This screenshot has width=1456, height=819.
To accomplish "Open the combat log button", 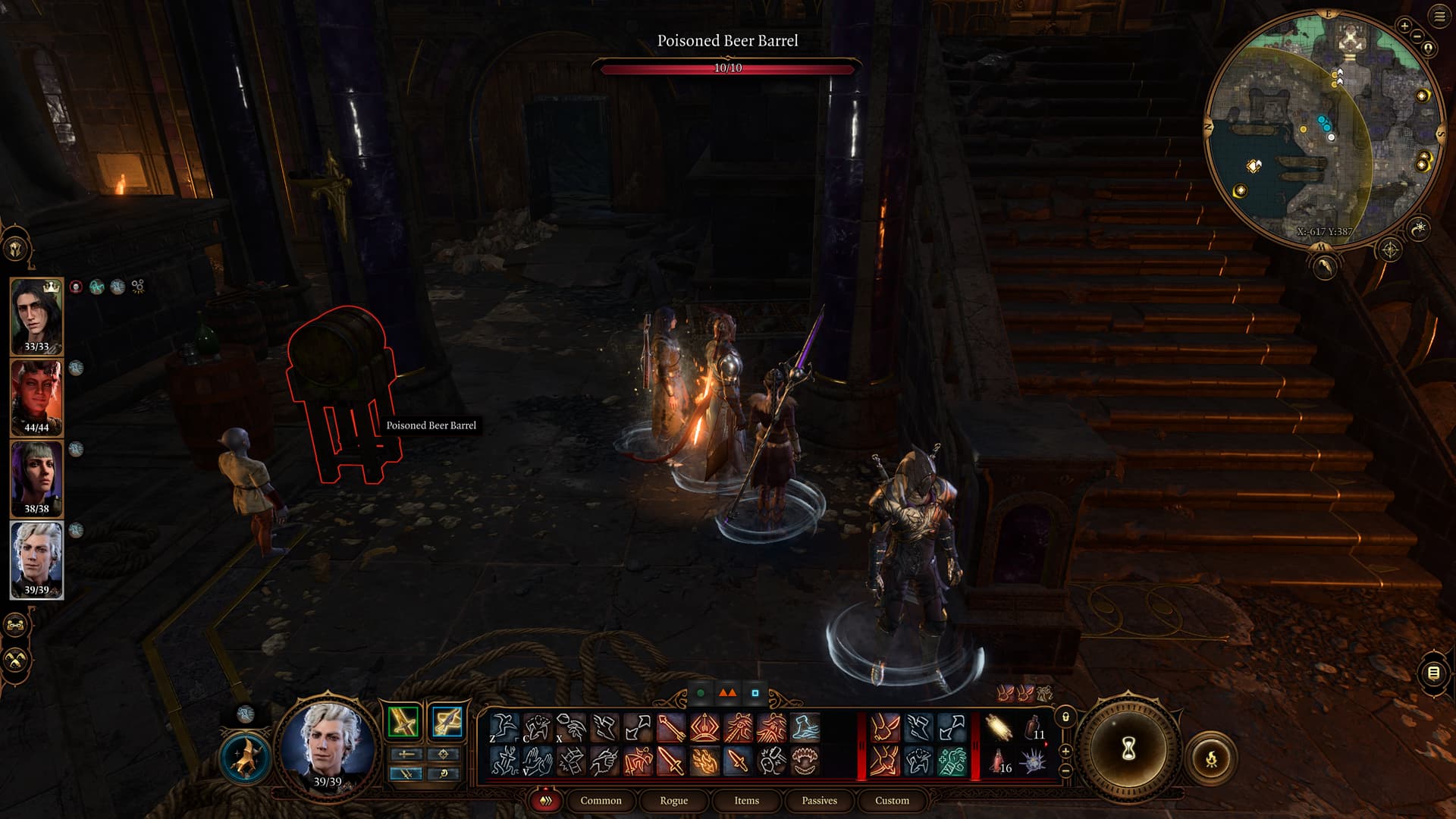I will point(1432,673).
